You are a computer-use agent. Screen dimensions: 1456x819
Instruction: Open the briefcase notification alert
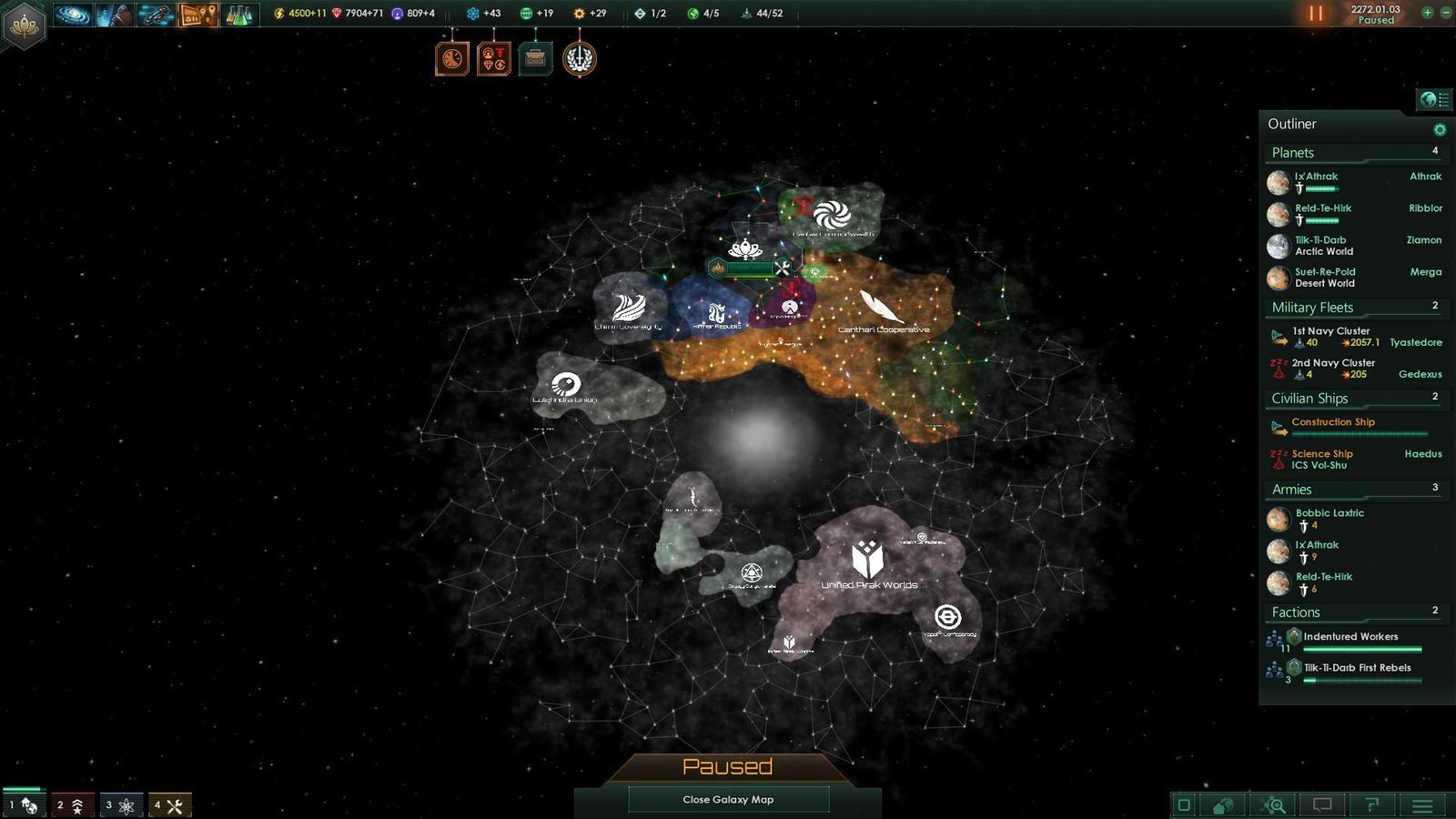tap(536, 60)
